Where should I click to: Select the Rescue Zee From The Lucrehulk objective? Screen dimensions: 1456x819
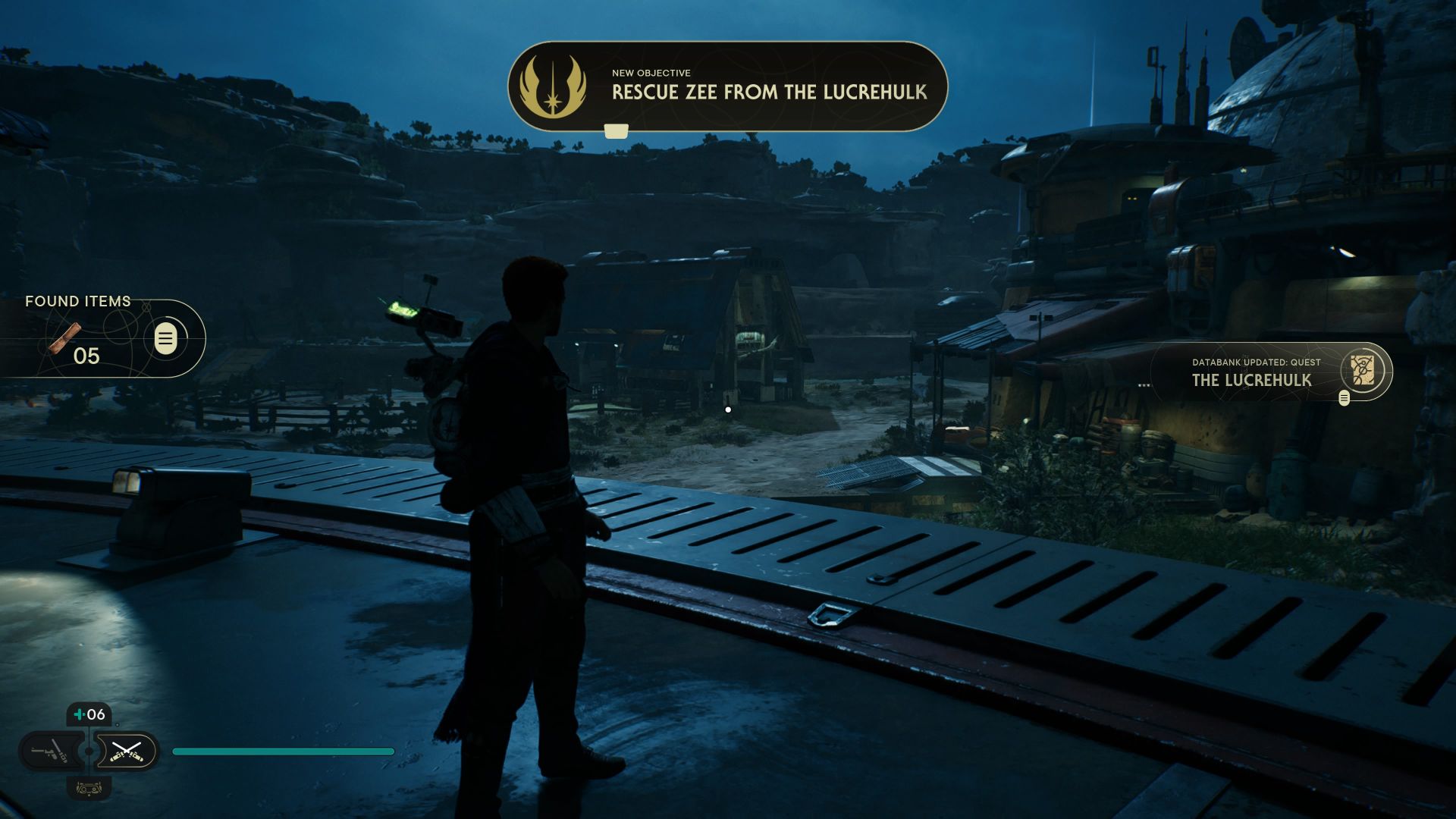[770, 96]
